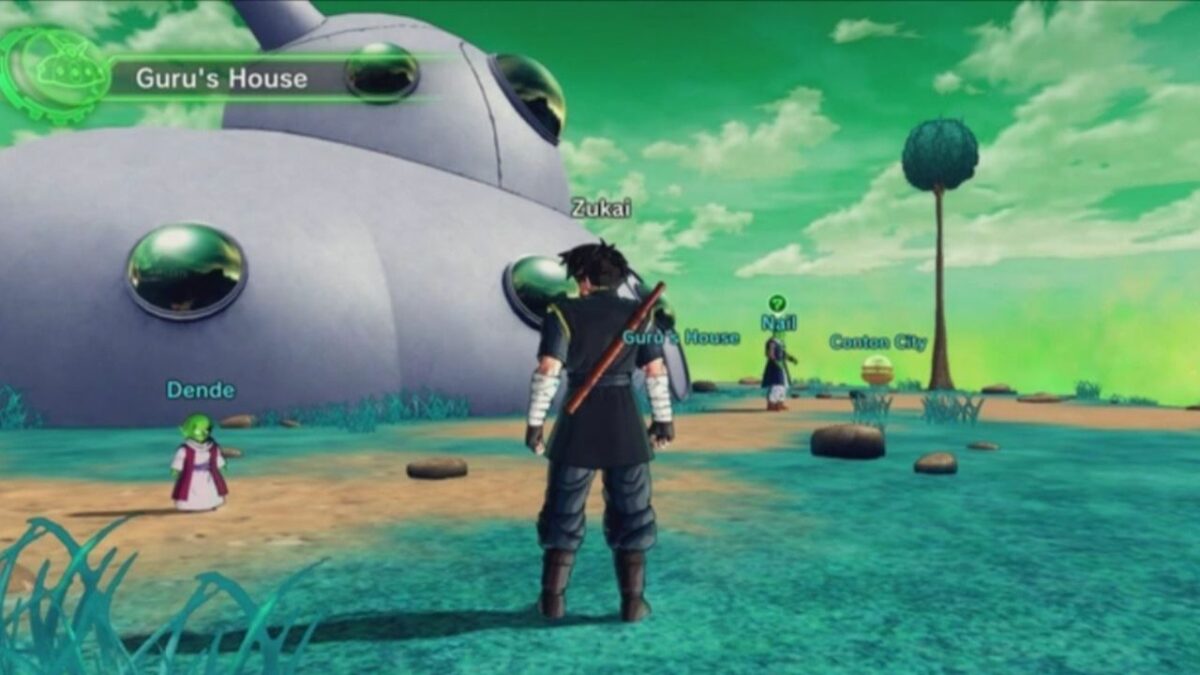Select the green question mark above Nail
The image size is (1200, 675).
[x=777, y=302]
